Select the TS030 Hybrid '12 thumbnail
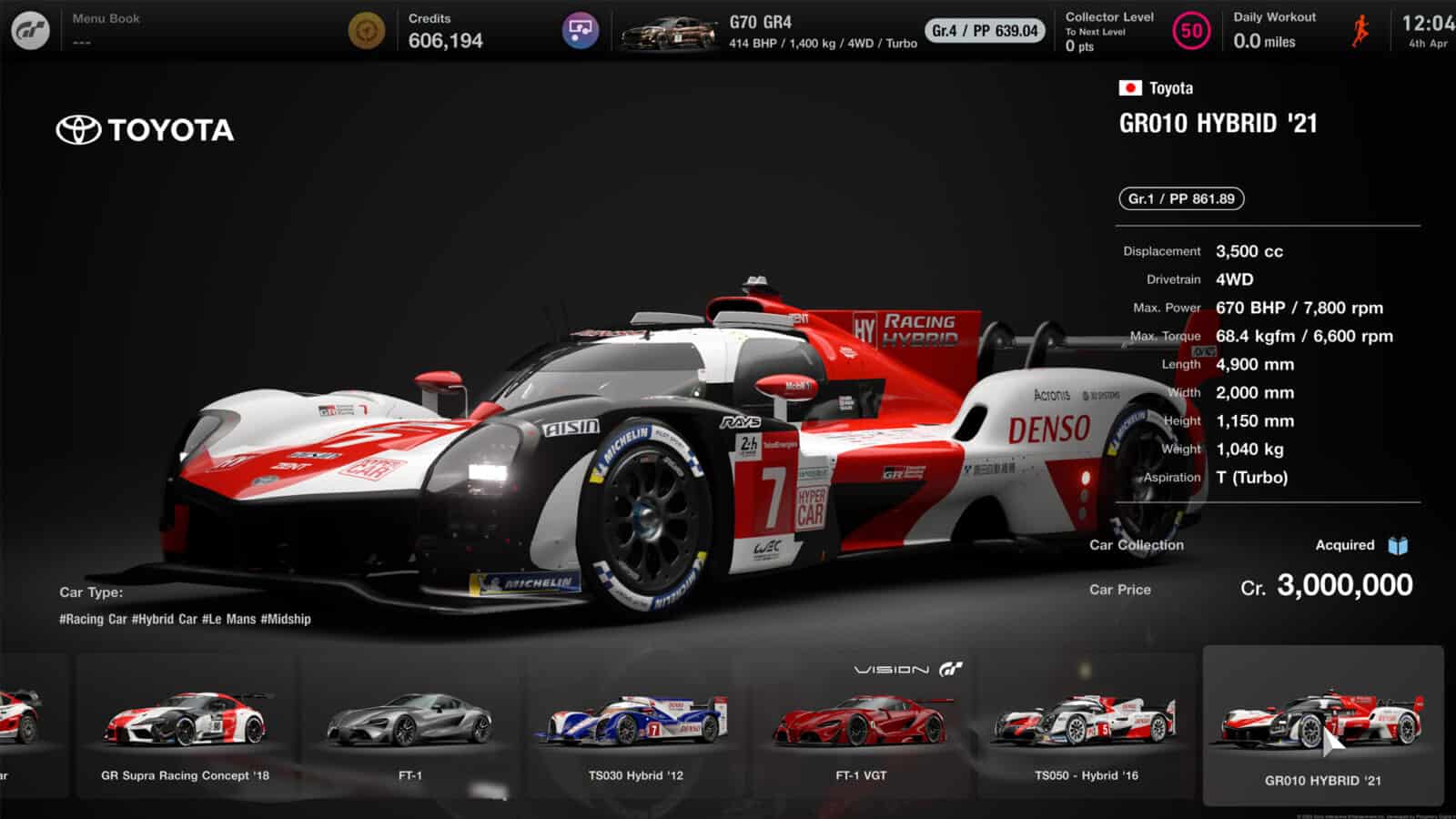1456x819 pixels. point(636,725)
